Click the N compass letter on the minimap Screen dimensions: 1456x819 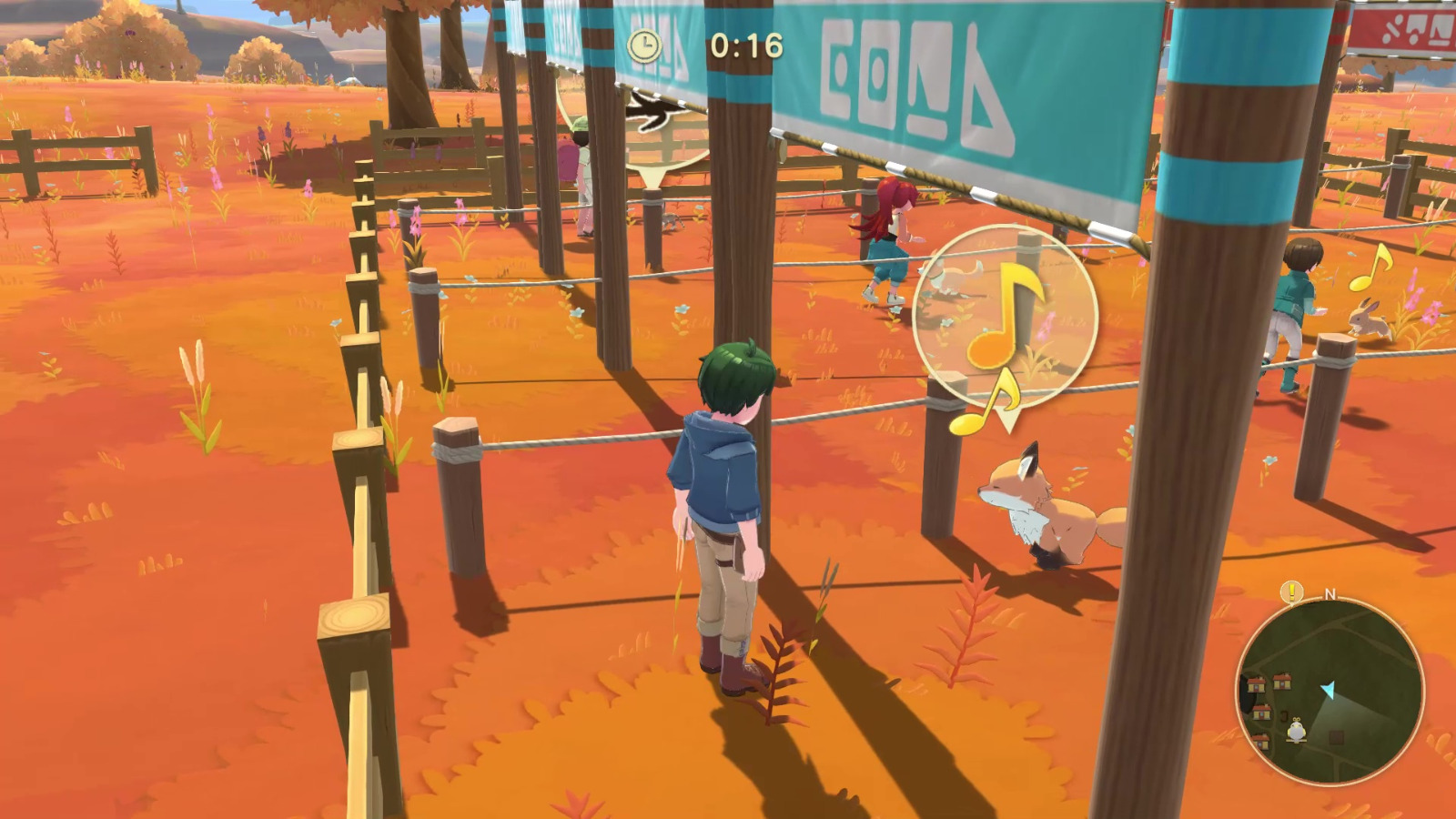1330,594
